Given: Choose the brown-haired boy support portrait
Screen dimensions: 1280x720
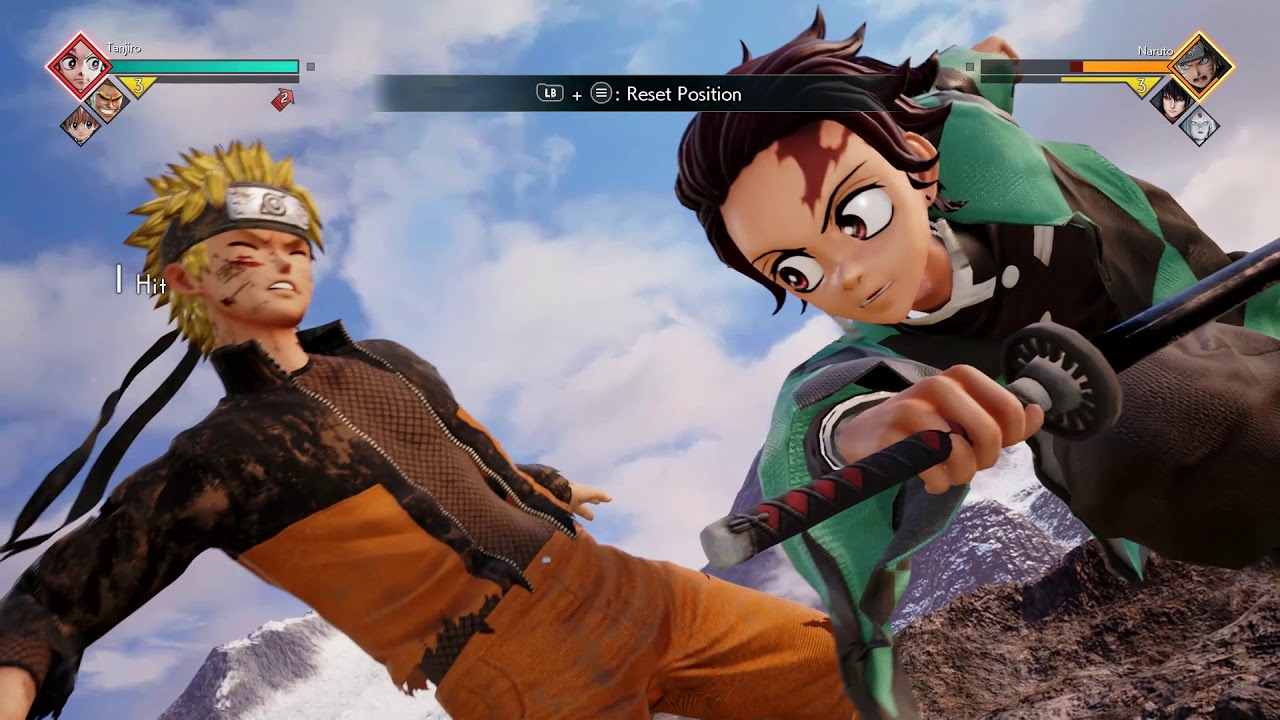Looking at the screenshot, I should tap(80, 125).
